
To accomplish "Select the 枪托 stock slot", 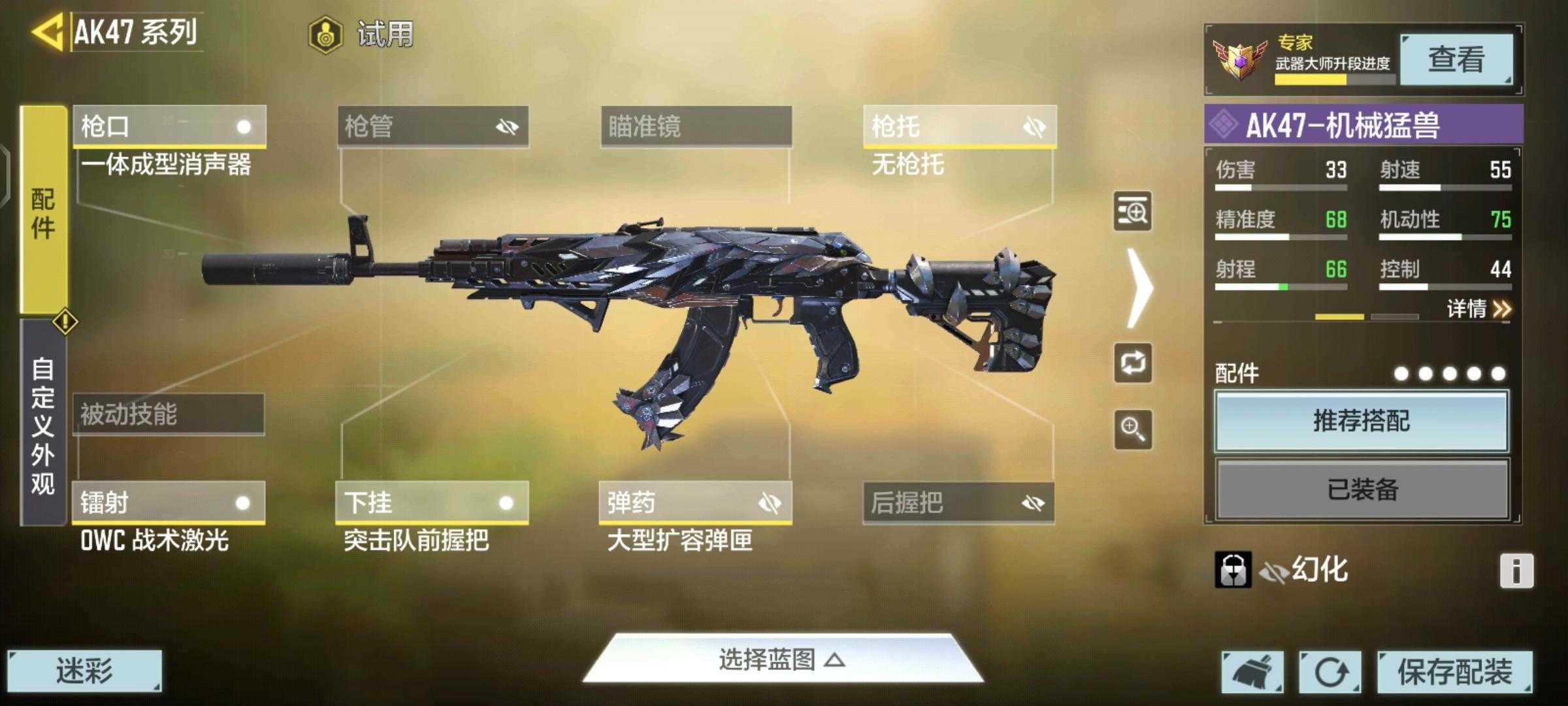I will click(959, 126).
